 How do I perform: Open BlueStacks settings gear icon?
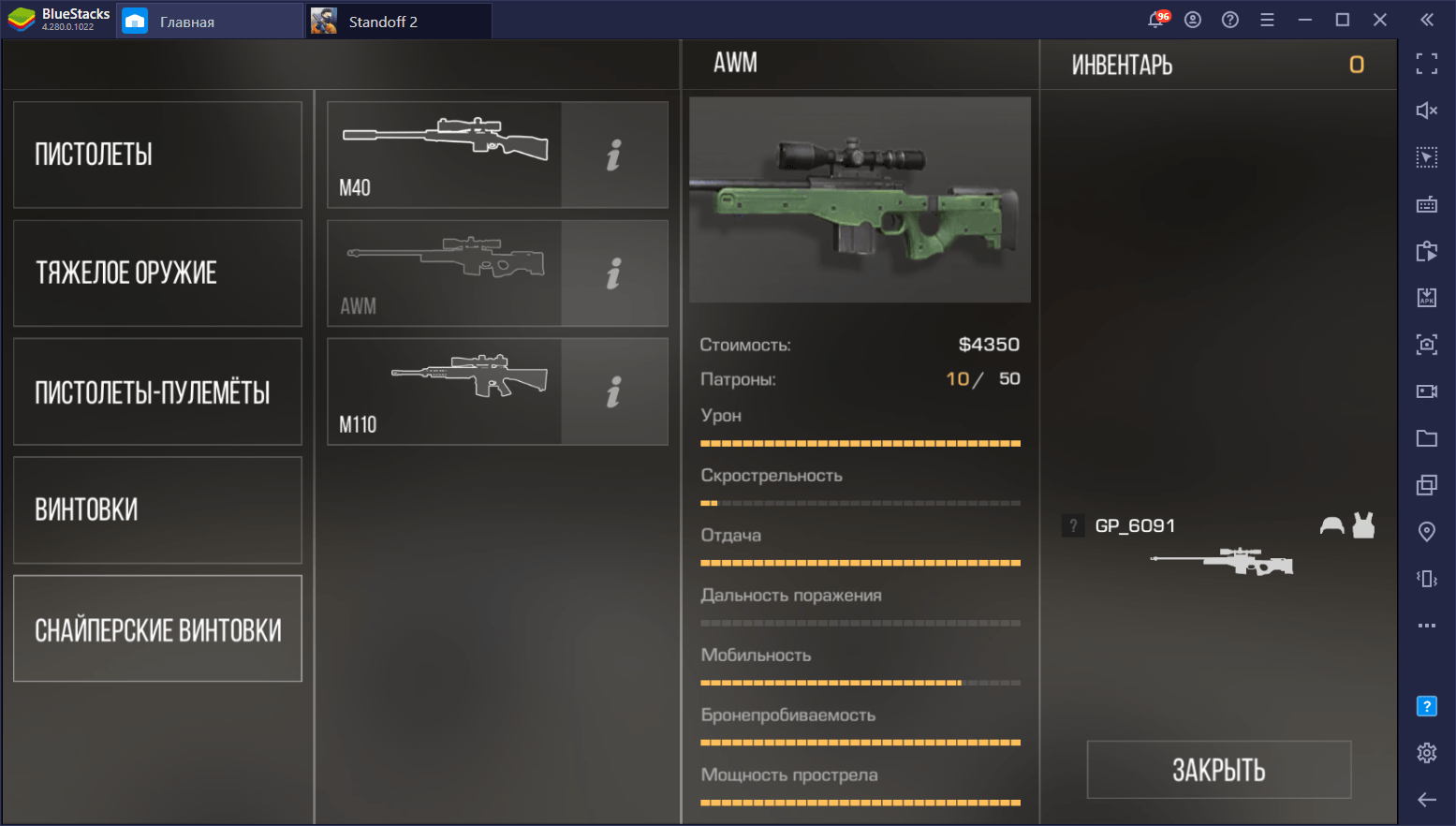point(1426,752)
